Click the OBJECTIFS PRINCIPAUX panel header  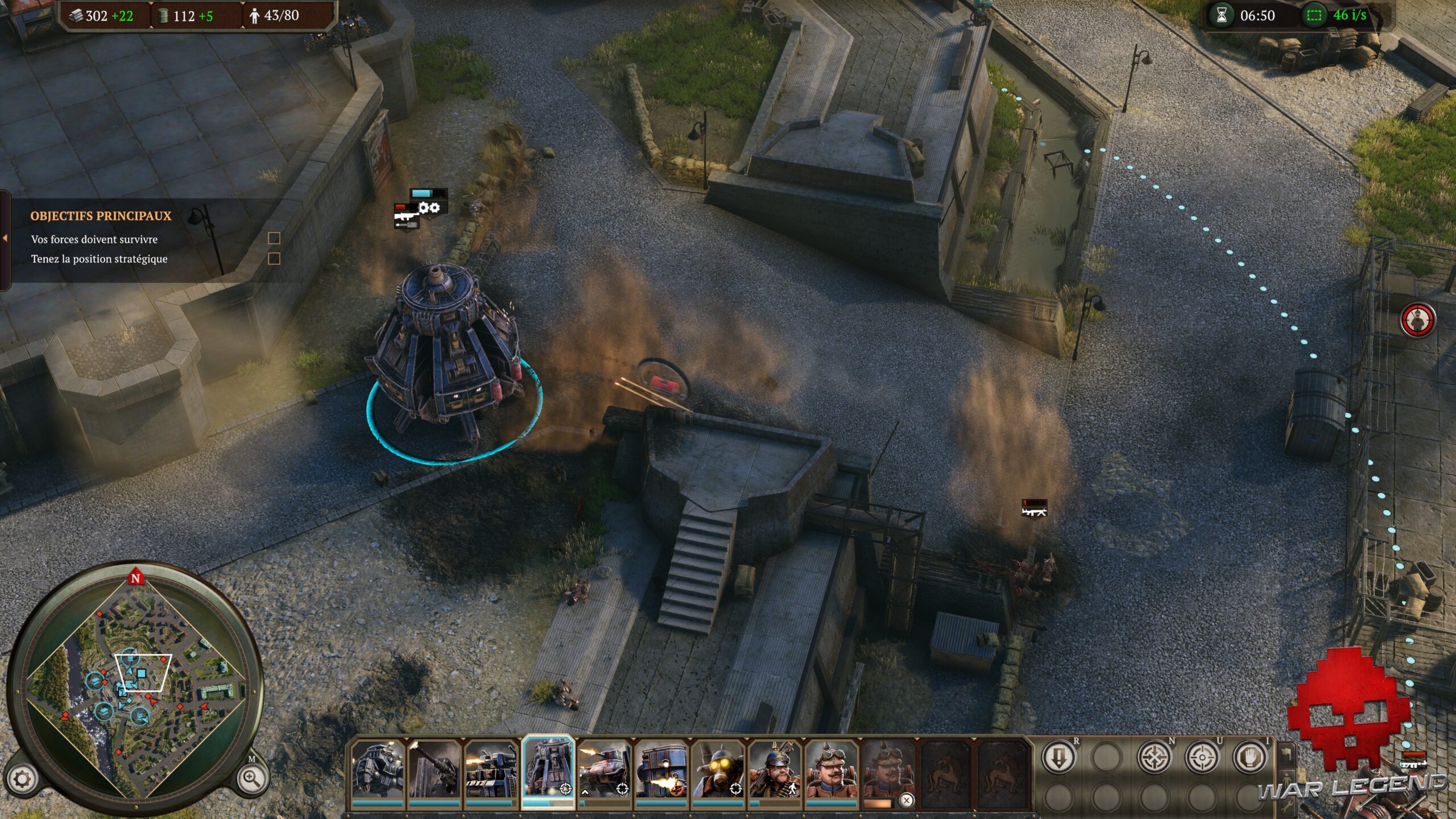(101, 215)
